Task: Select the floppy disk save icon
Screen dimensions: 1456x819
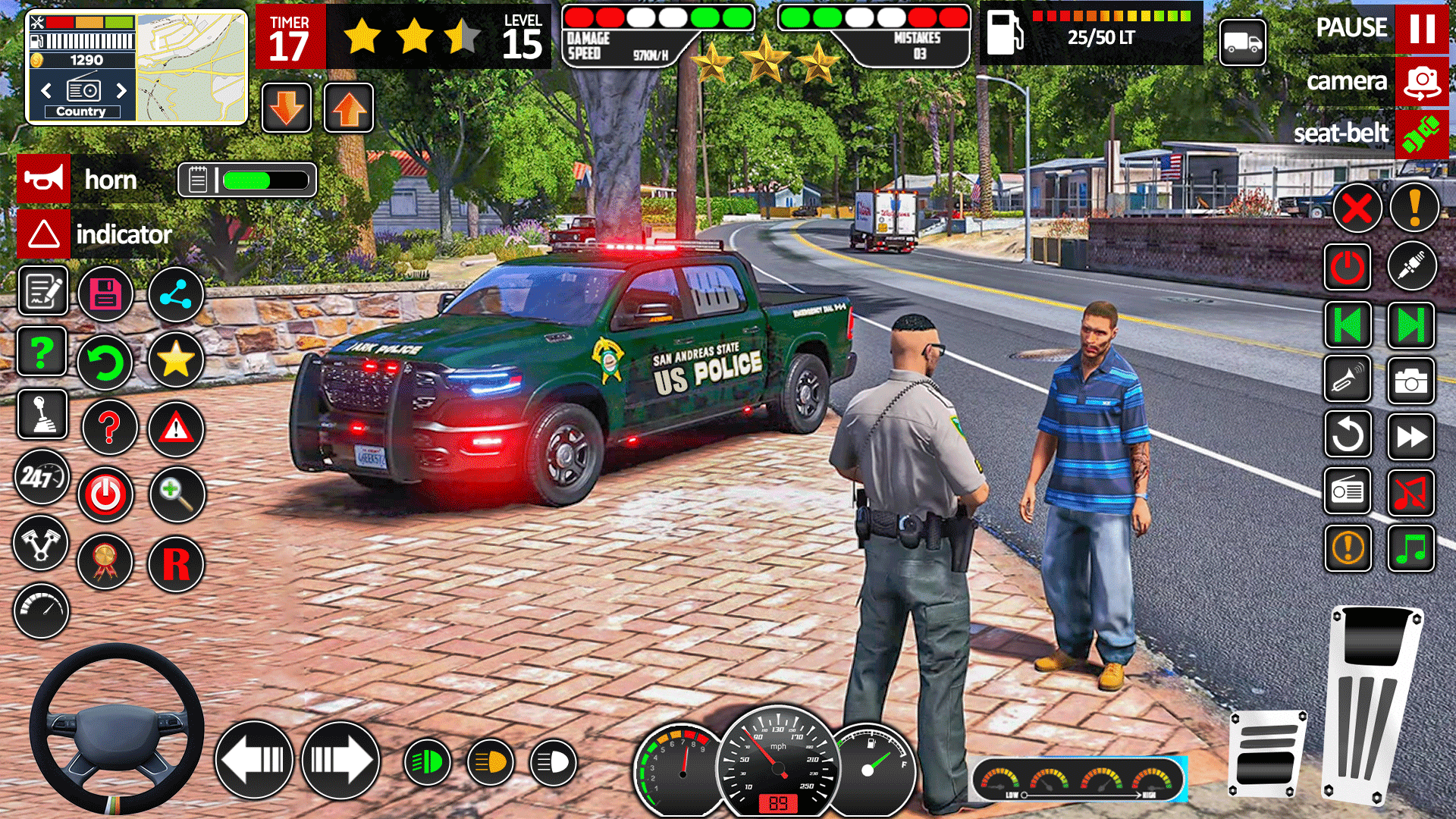Action: tap(106, 294)
